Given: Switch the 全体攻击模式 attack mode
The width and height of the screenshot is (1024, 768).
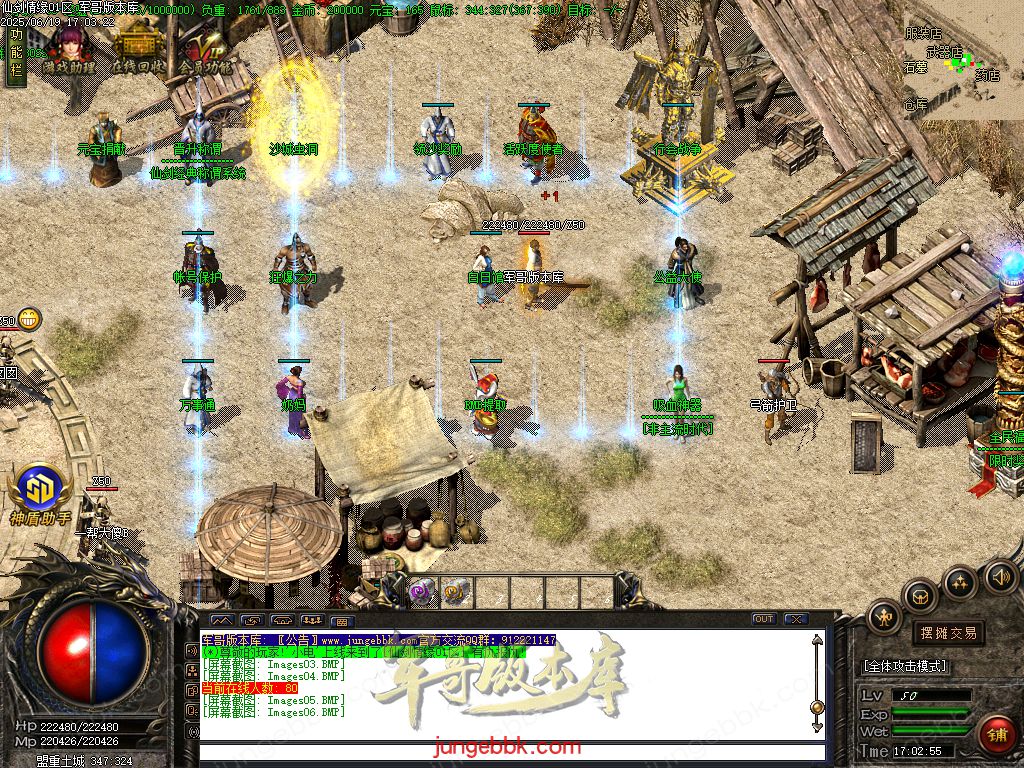Looking at the screenshot, I should (906, 666).
